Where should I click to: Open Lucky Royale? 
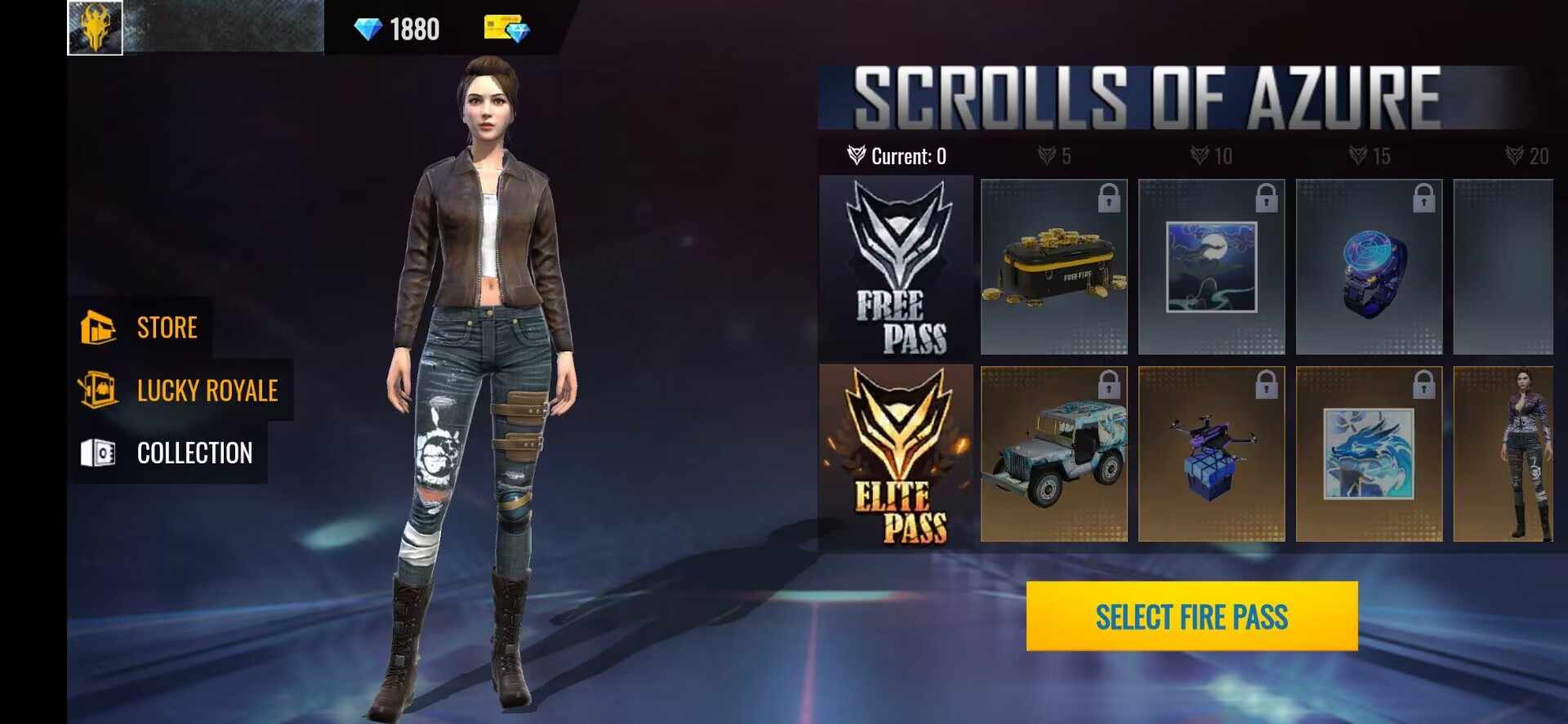tap(180, 391)
